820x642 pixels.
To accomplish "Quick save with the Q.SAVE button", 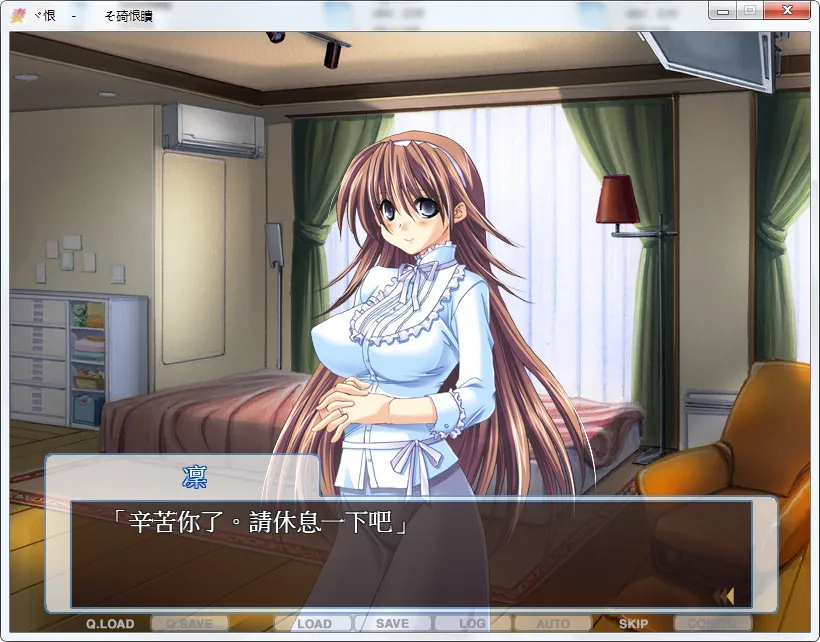I will [190, 624].
